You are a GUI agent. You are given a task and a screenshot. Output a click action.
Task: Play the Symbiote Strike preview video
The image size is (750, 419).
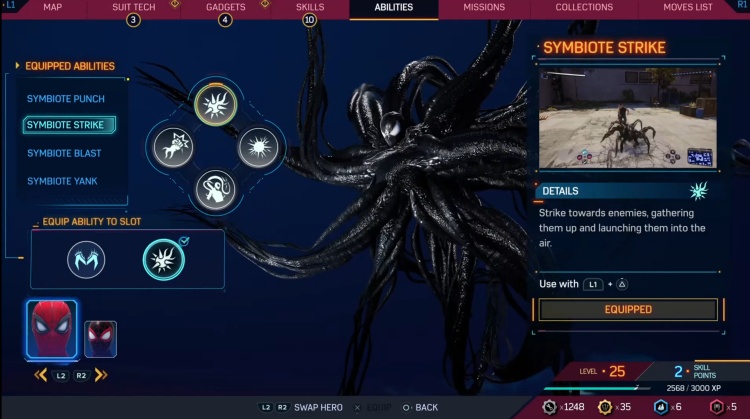point(628,119)
